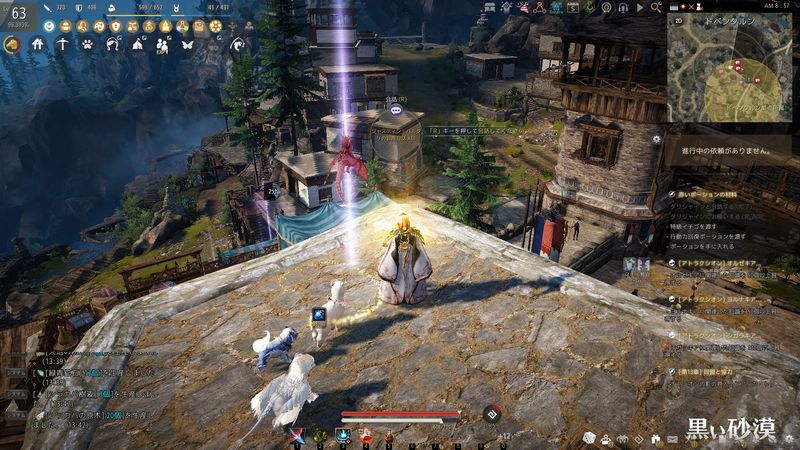Viewport: 800px width, 450px height.
Task: Click the NPC speech bubble interaction icon
Action: 395,112
